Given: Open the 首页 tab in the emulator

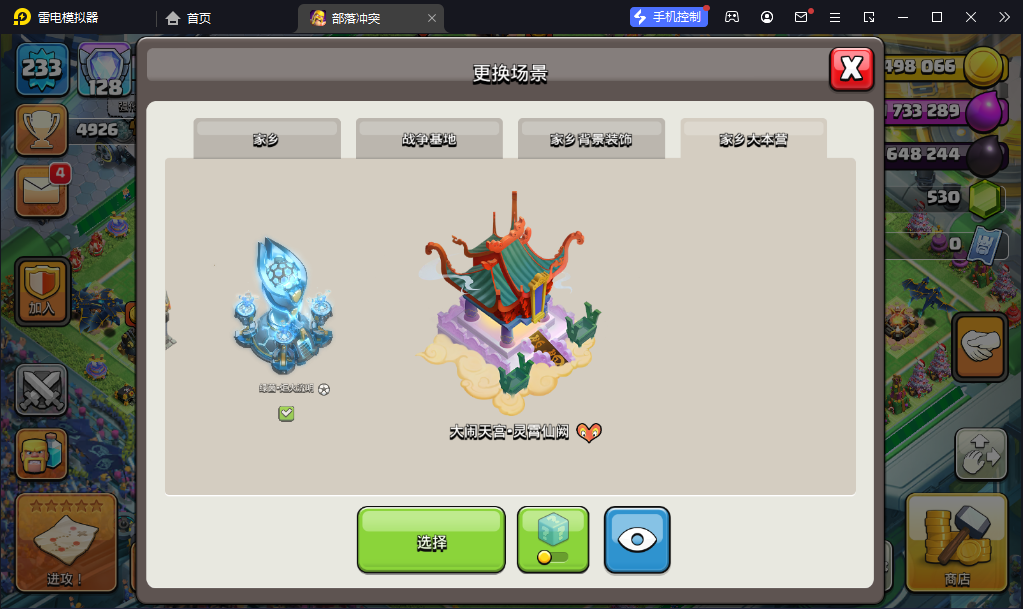Looking at the screenshot, I should (x=189, y=18).
